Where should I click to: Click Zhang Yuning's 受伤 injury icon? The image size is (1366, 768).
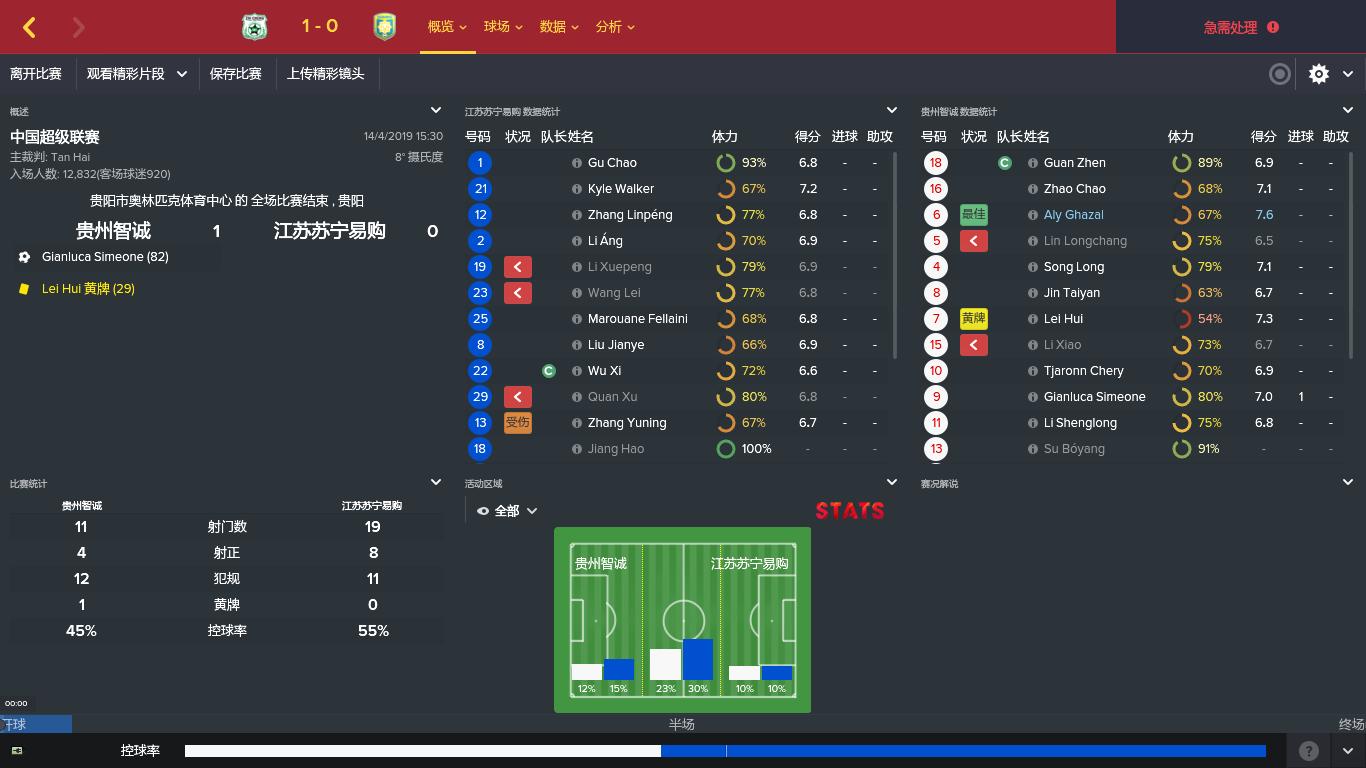coord(517,422)
